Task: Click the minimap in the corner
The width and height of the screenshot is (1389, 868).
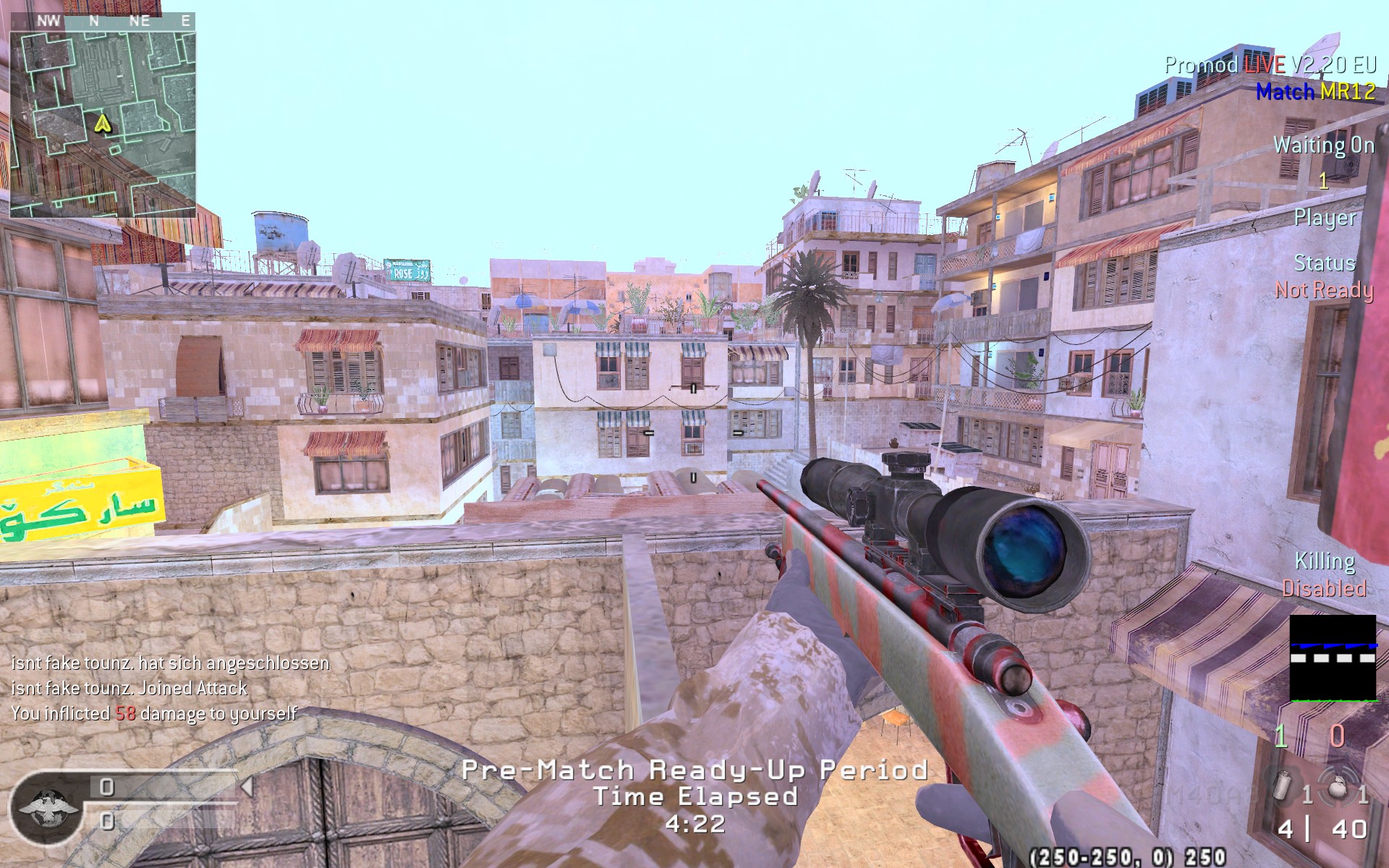Action: [102, 123]
